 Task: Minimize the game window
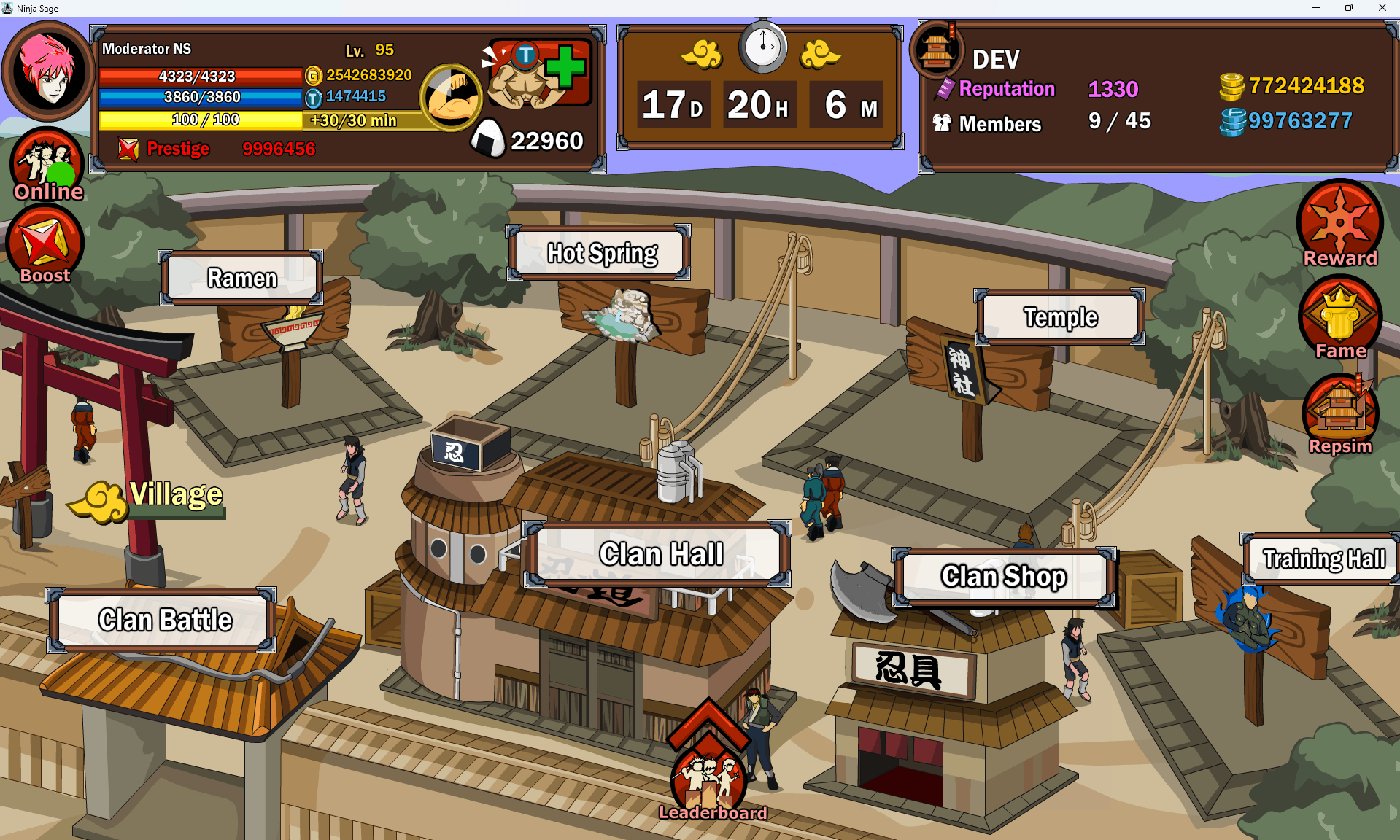[x=1316, y=8]
